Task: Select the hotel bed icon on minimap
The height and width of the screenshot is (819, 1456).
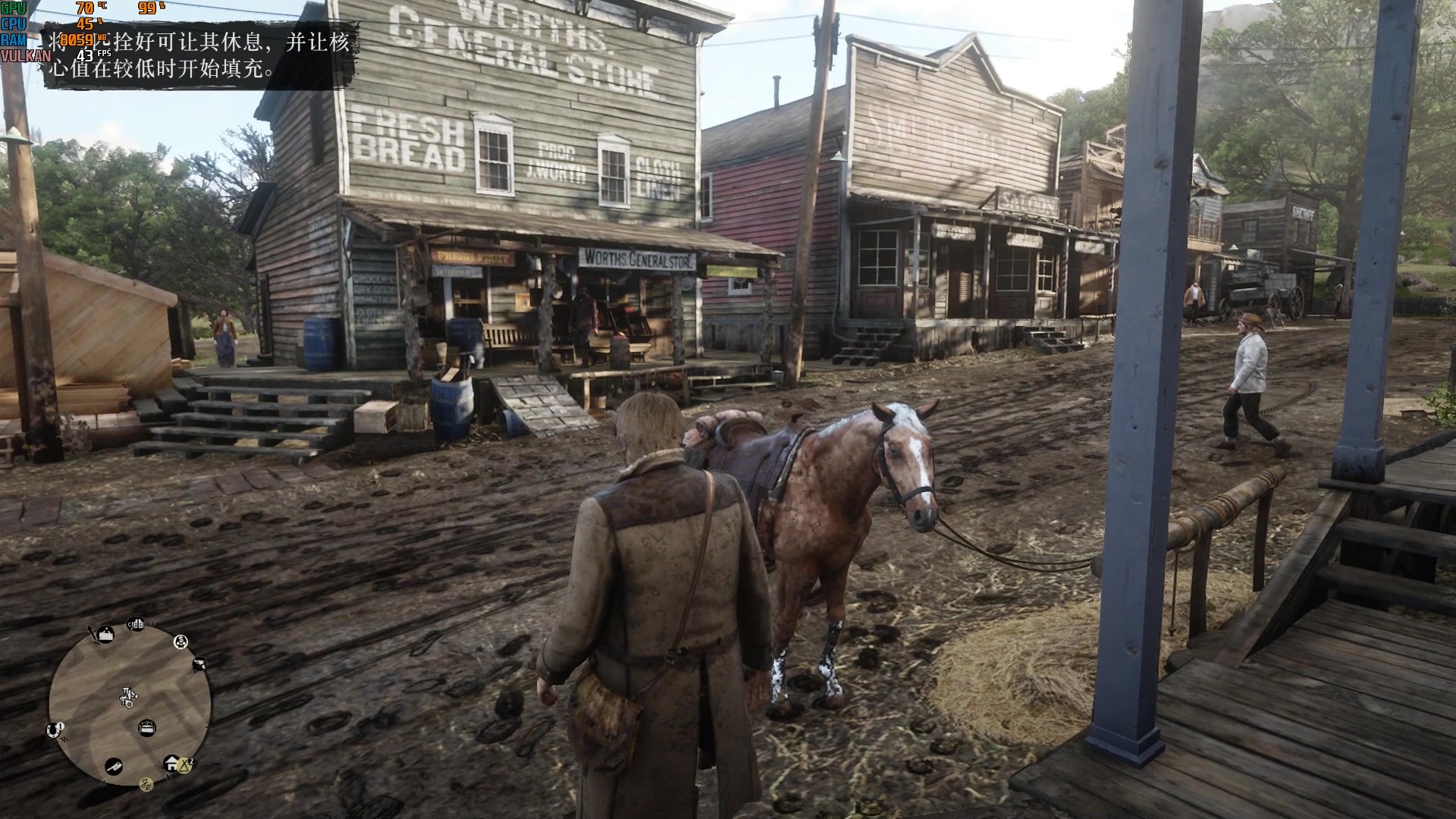Action: (147, 728)
